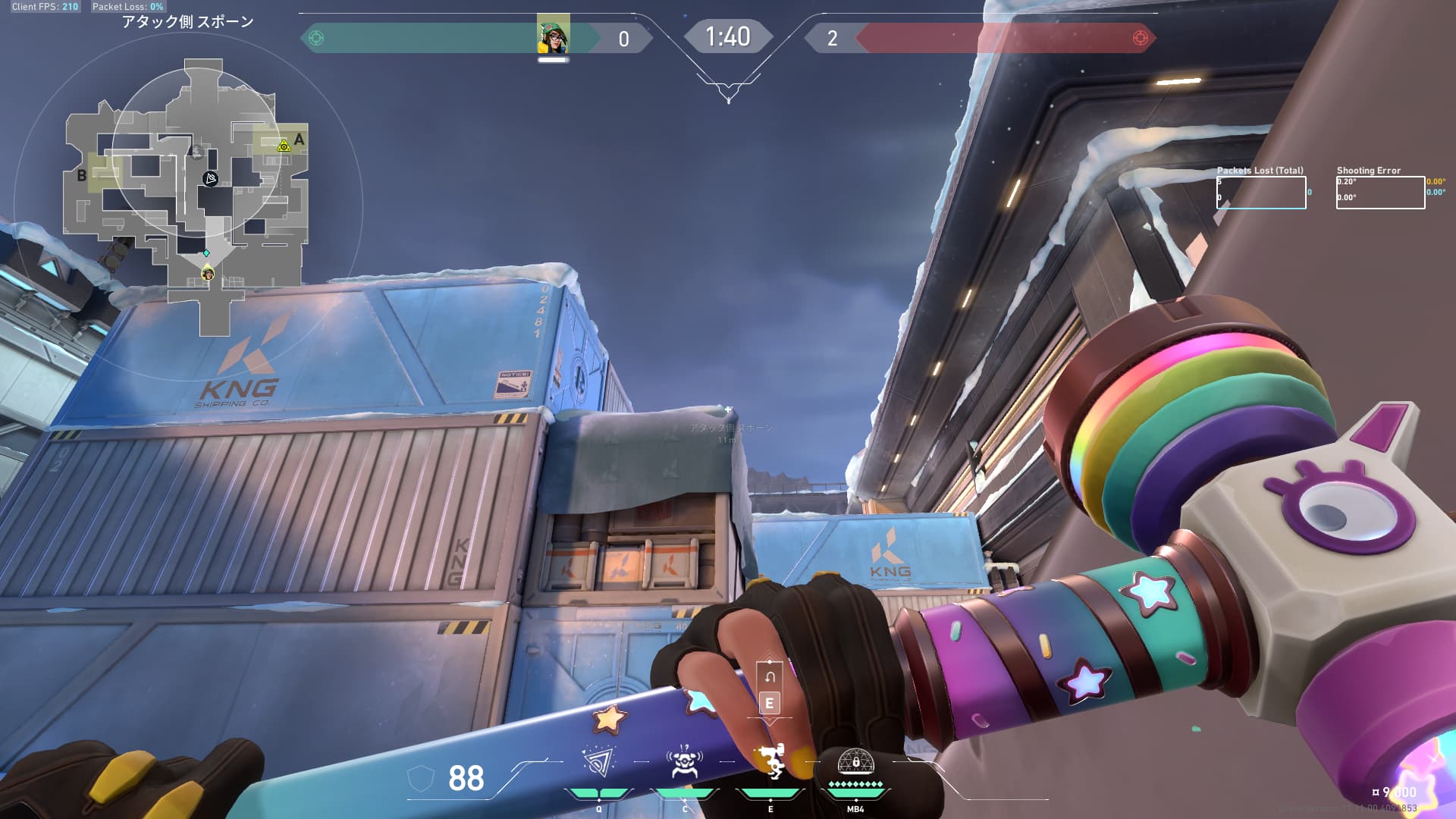Select the B site marker on minimap

pos(82,176)
